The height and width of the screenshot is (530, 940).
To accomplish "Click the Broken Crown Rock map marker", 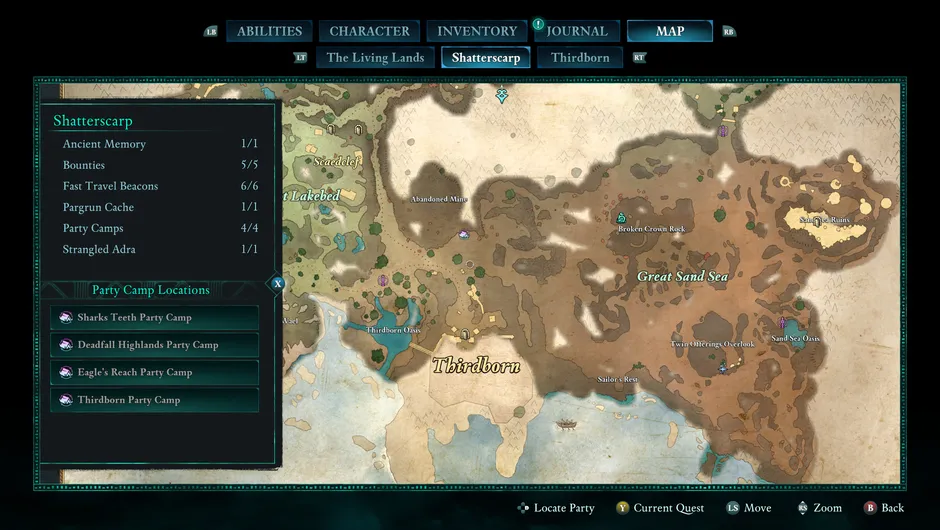I will (621, 217).
